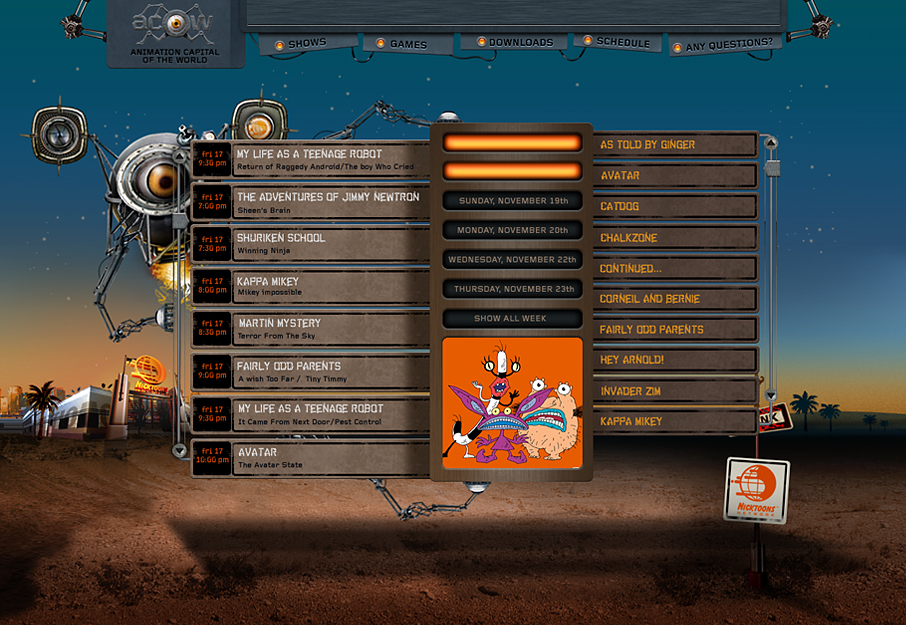This screenshot has width=906, height=625.
Task: Open the Shows menu
Action: coord(307,44)
